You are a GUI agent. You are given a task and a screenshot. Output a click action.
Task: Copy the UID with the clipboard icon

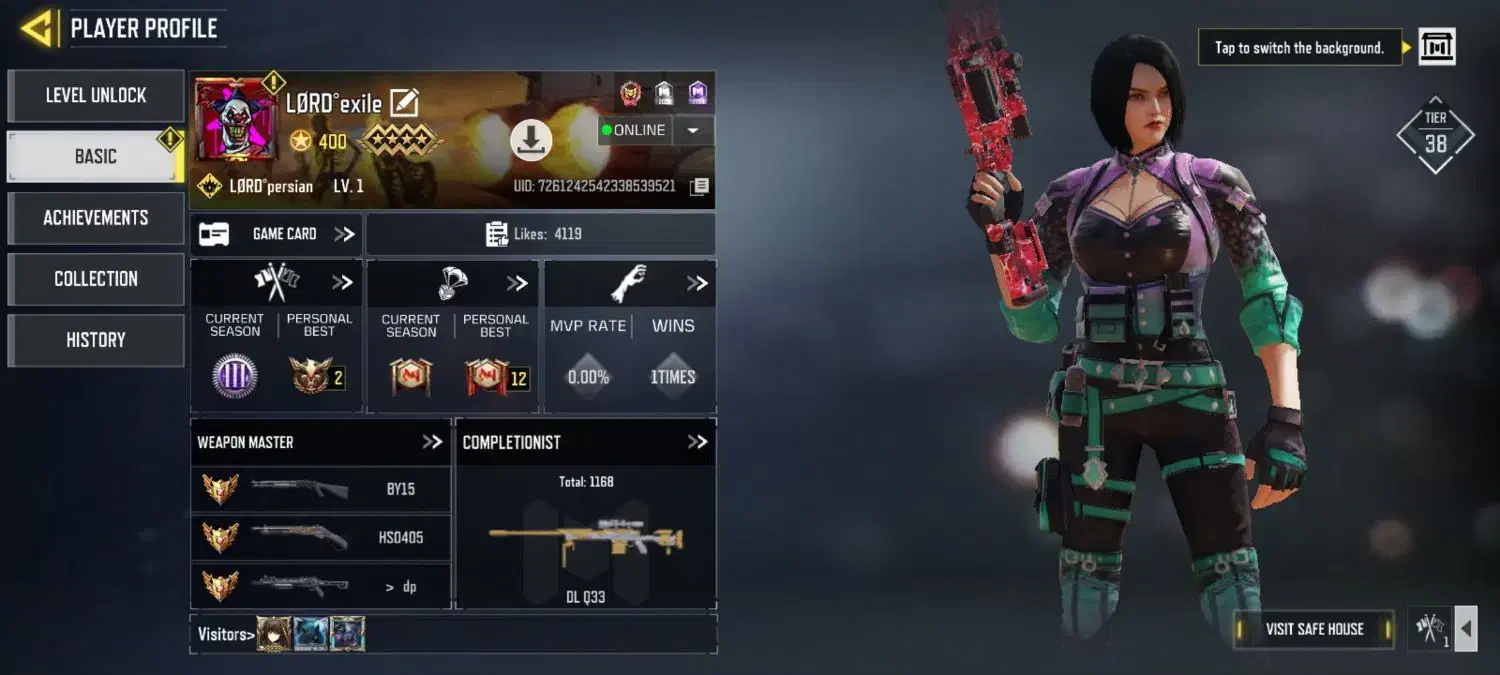(700, 186)
